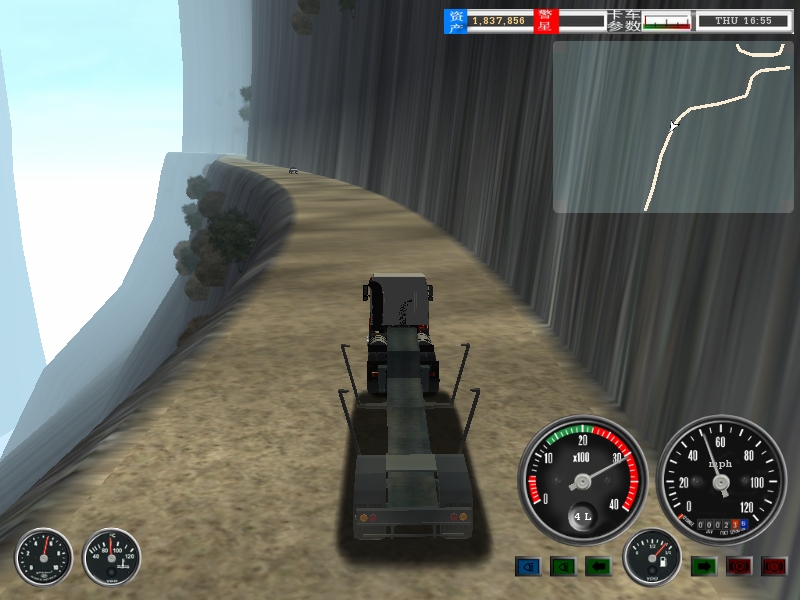Toggle the green headlight indicator
Viewport: 800px width, 600px height.
coord(563,567)
